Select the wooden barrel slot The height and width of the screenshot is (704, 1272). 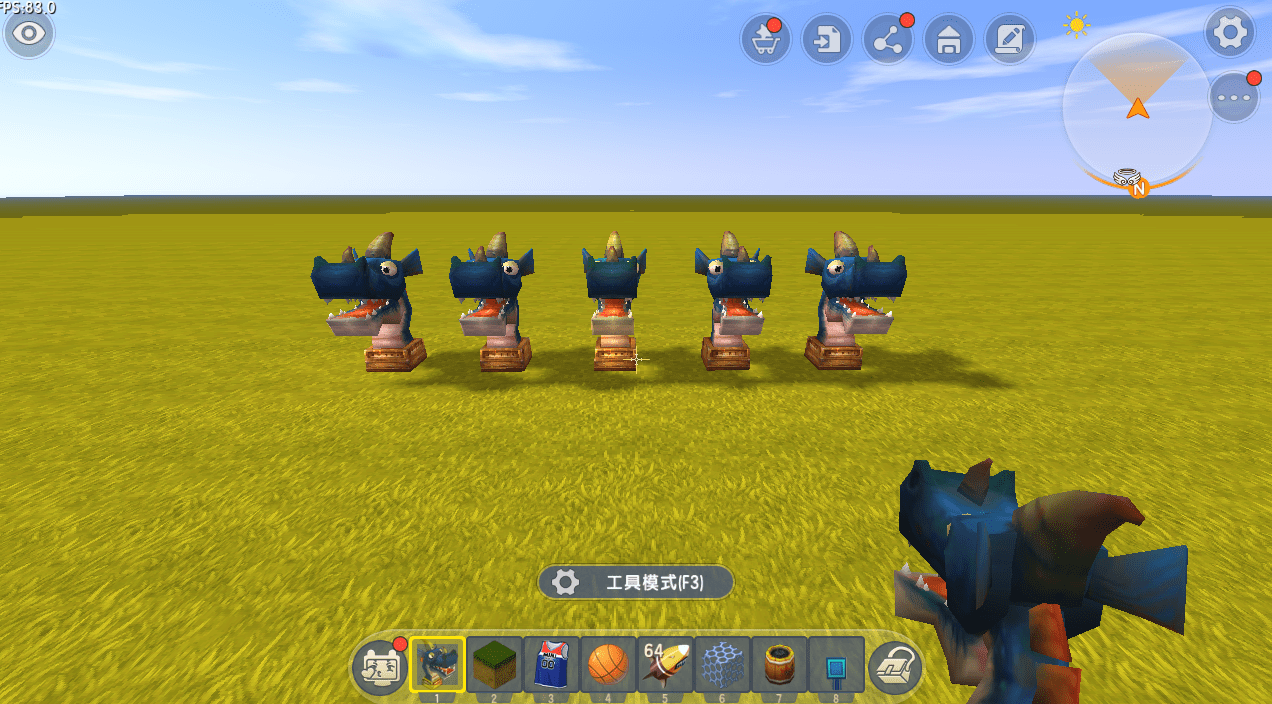point(779,664)
